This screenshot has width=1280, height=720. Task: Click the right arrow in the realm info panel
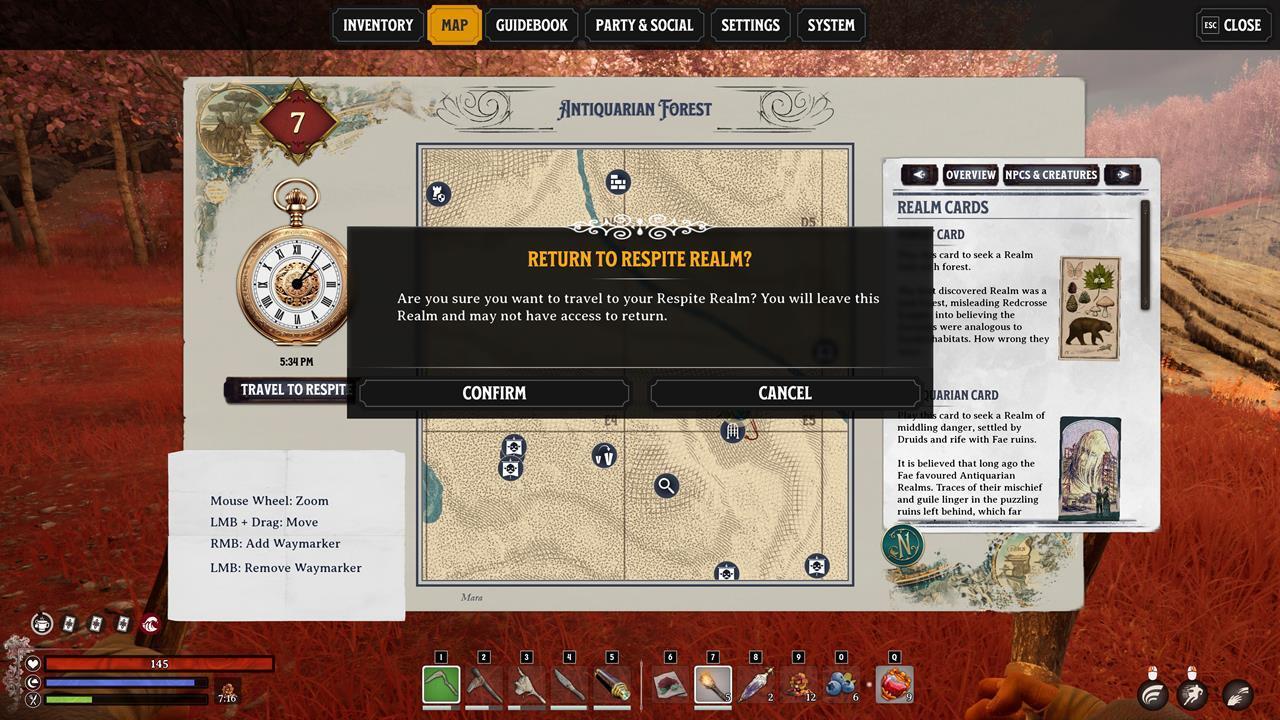(x=1123, y=175)
